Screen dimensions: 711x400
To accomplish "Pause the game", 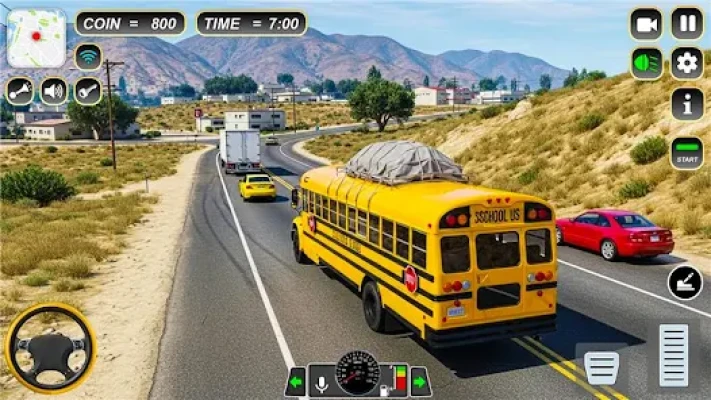I will [687, 23].
